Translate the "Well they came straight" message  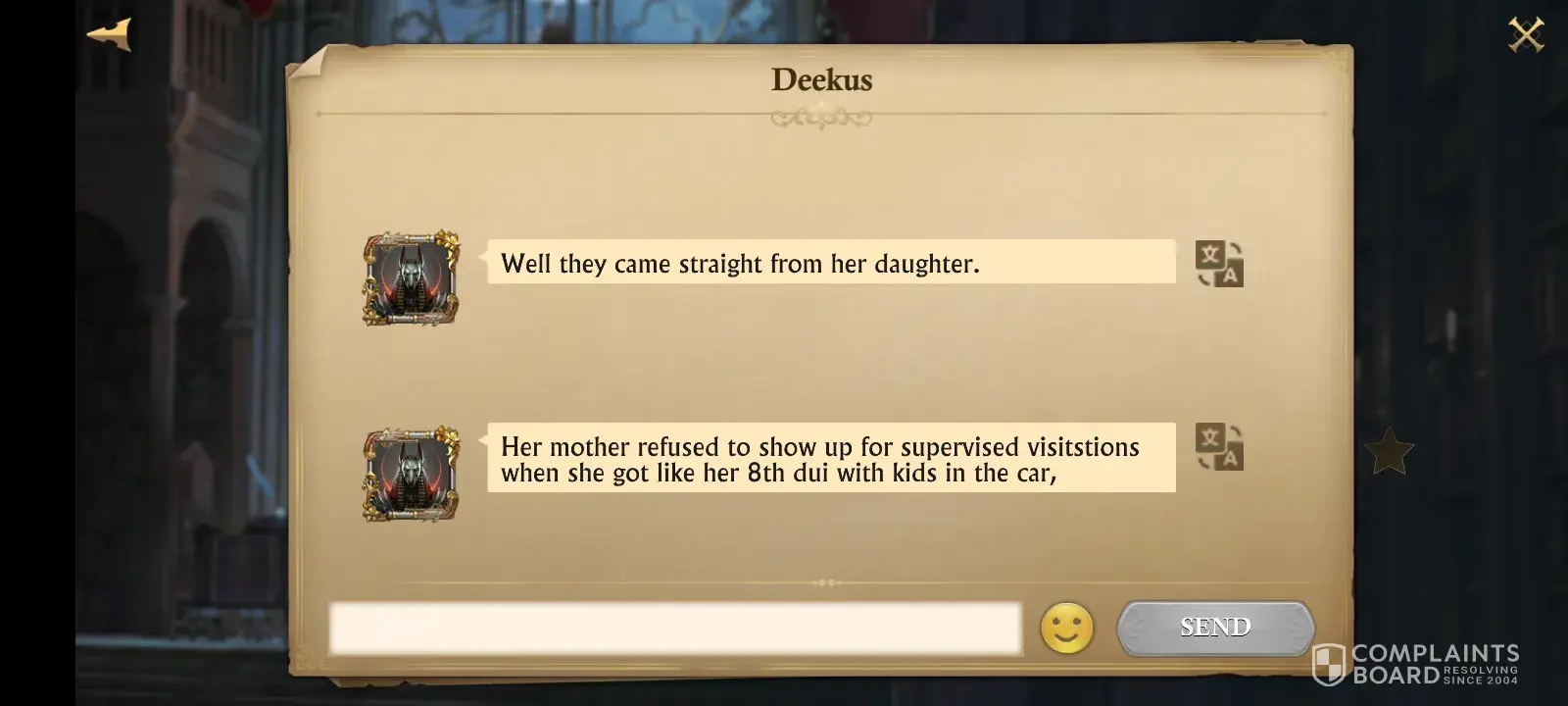[x=1219, y=264]
